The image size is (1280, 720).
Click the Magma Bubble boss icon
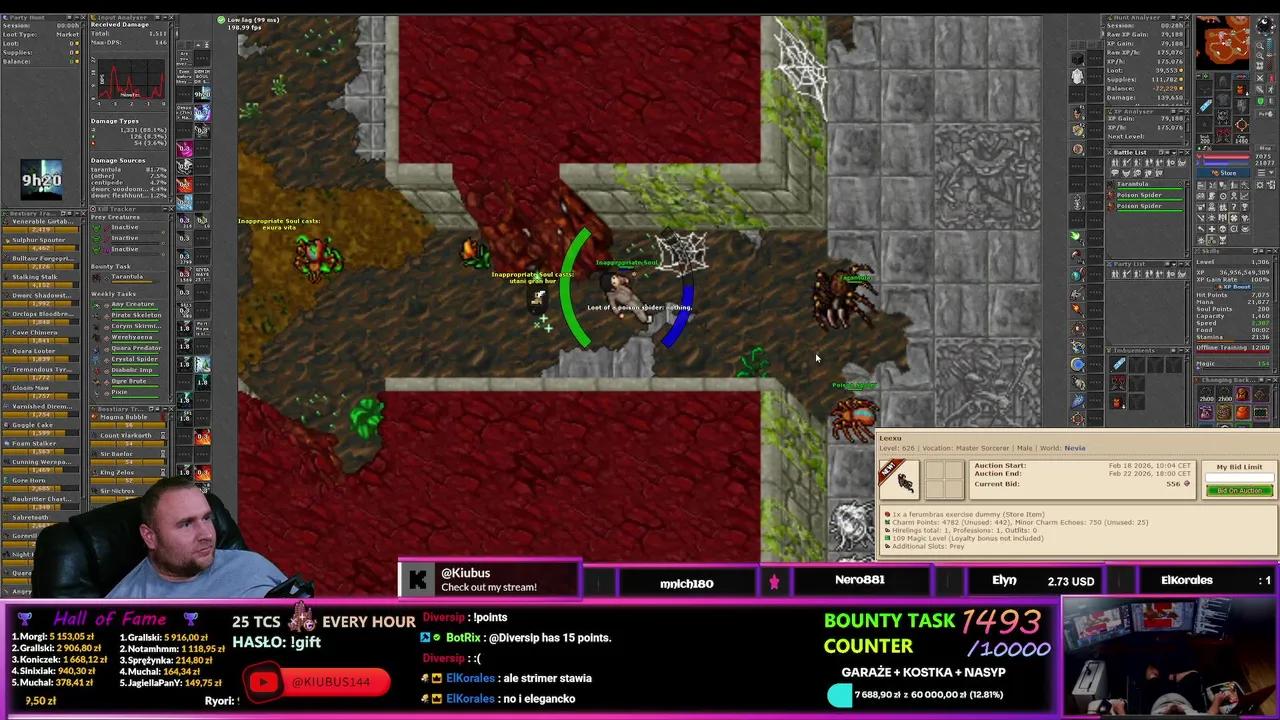pos(95,416)
